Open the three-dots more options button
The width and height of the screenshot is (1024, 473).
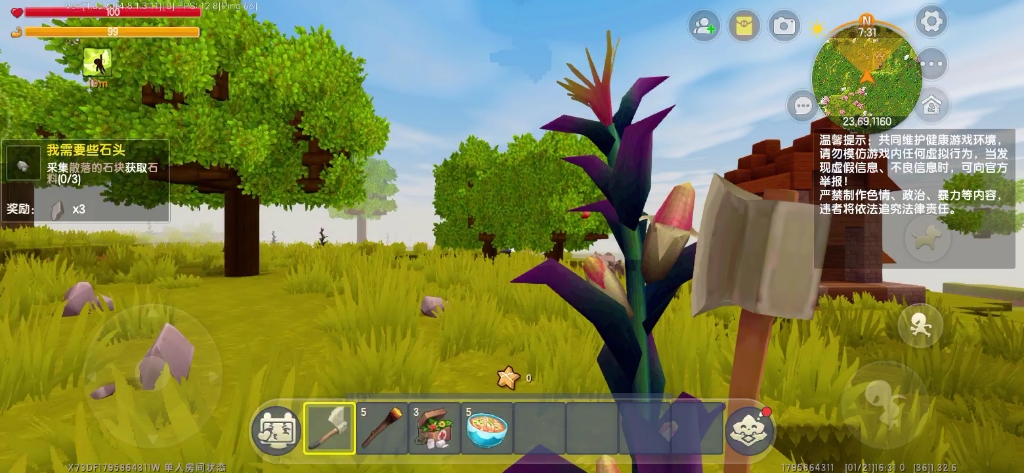932,63
